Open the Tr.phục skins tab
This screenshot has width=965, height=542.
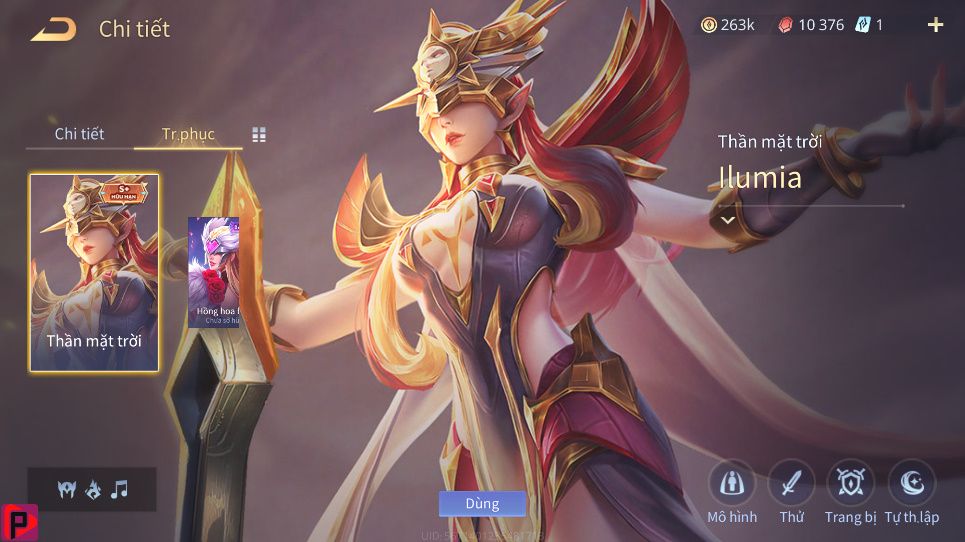point(188,134)
